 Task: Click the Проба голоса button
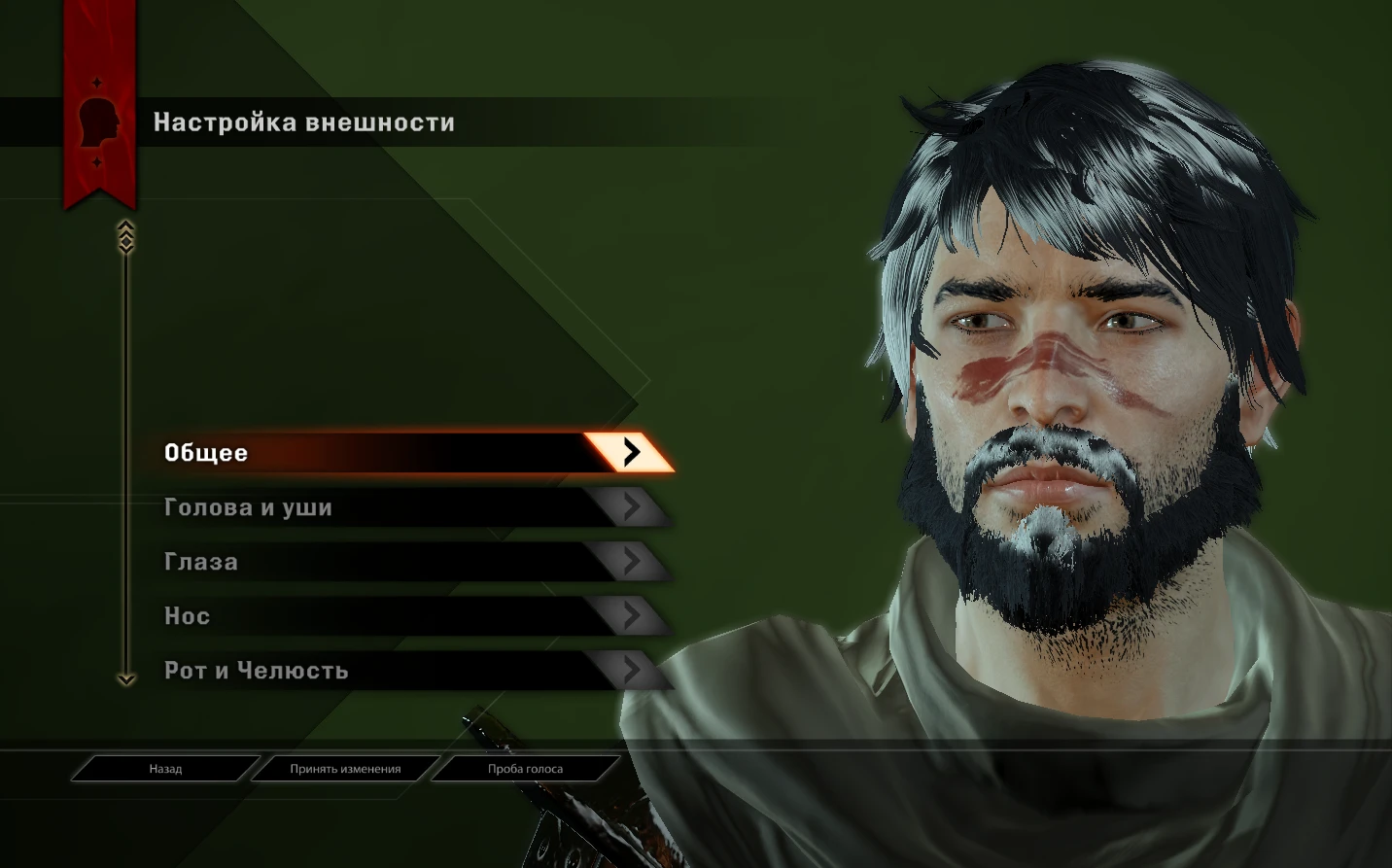point(525,768)
